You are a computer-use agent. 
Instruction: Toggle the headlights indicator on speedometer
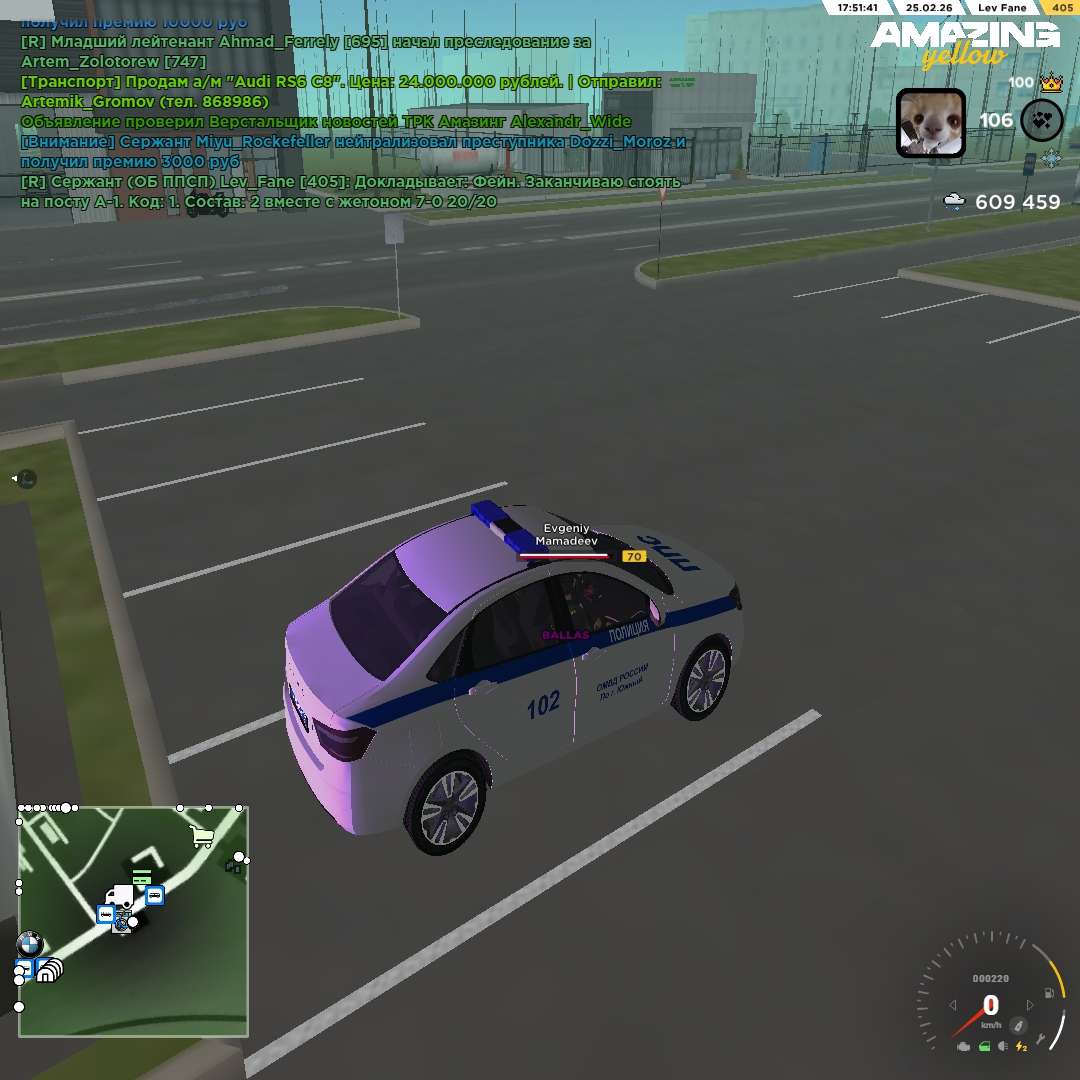(1003, 1047)
